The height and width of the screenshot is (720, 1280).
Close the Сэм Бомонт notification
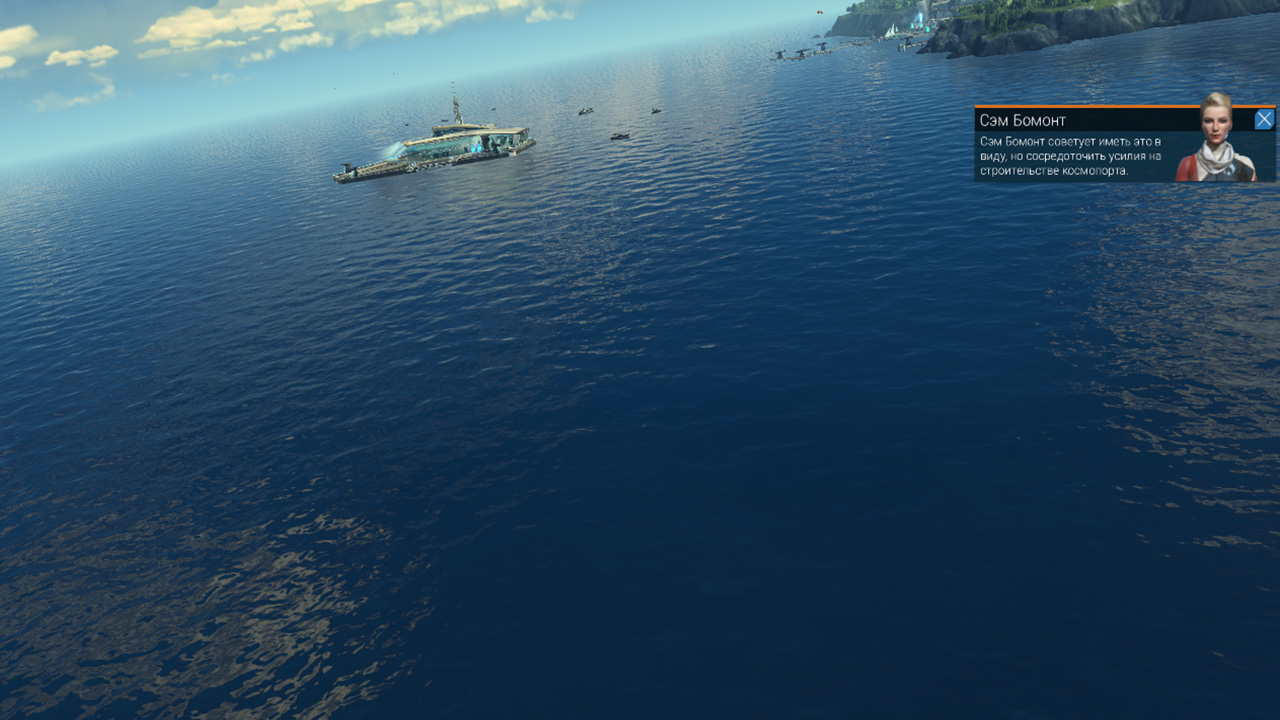[x=1264, y=120]
